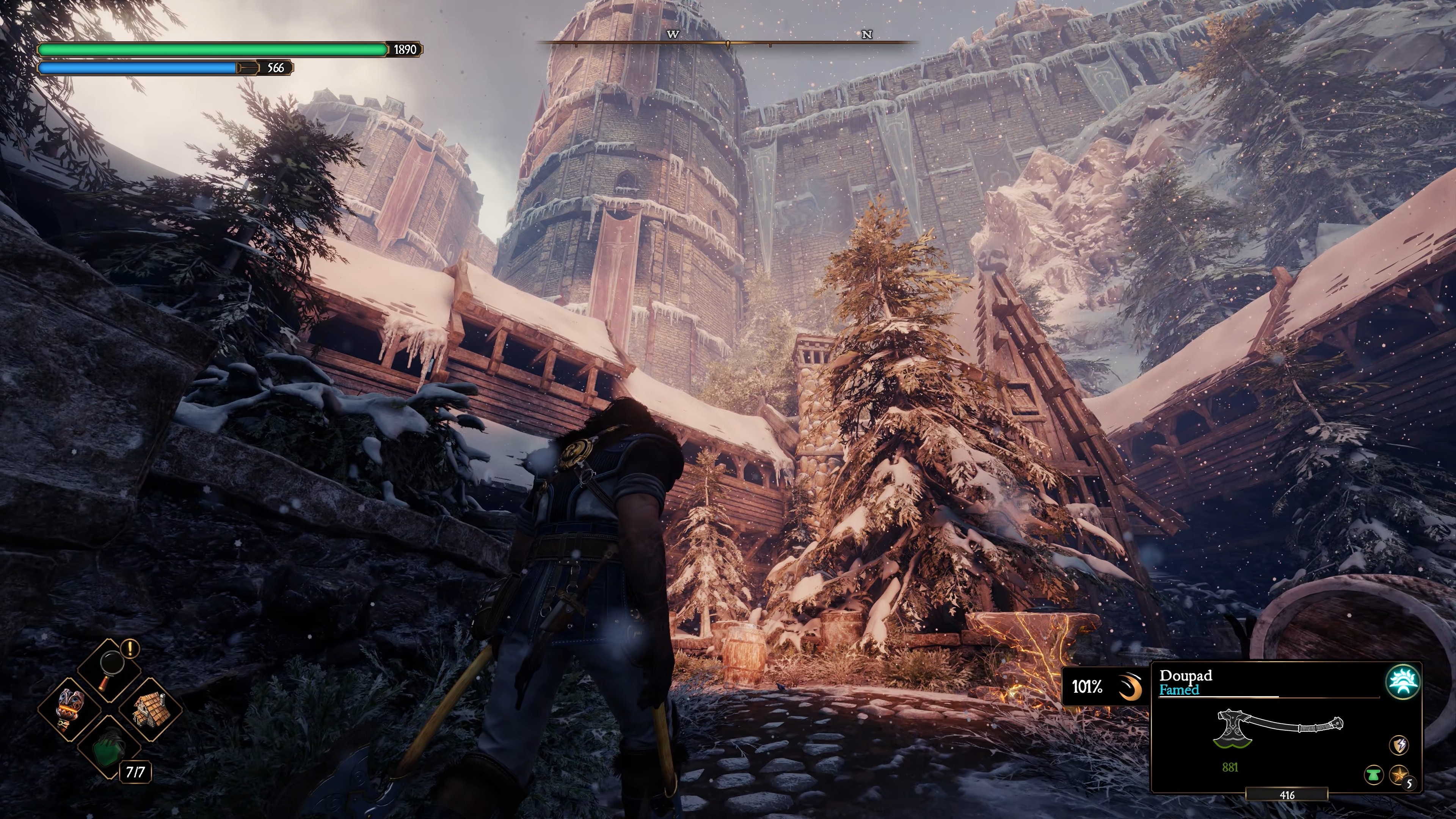Select the magnifying glass quick slot
The height and width of the screenshot is (819, 1456).
point(110,671)
